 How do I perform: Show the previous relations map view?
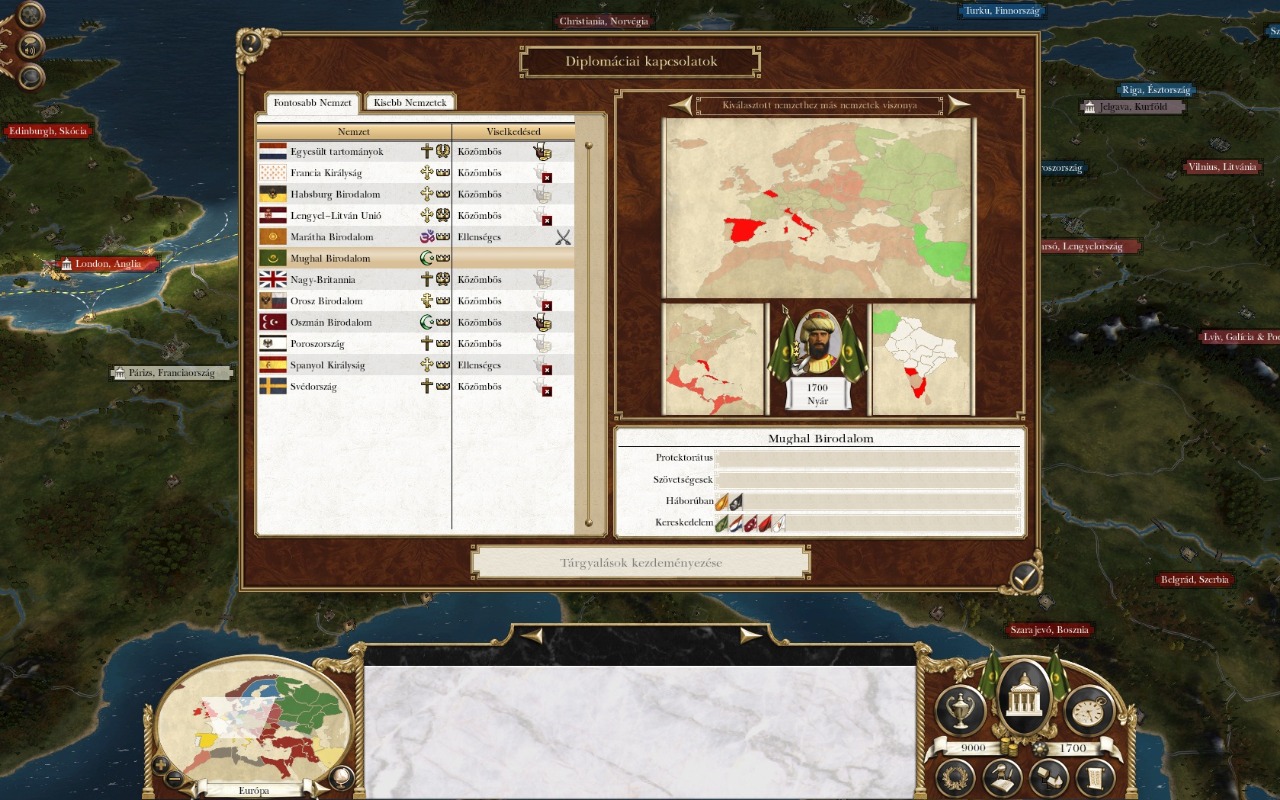[682, 104]
